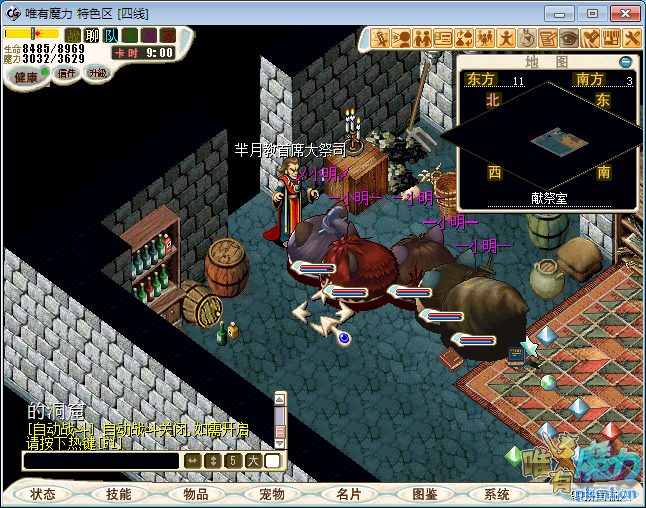Toggle the 聊 chat mode button
This screenshot has width=646, height=508.
click(92, 36)
